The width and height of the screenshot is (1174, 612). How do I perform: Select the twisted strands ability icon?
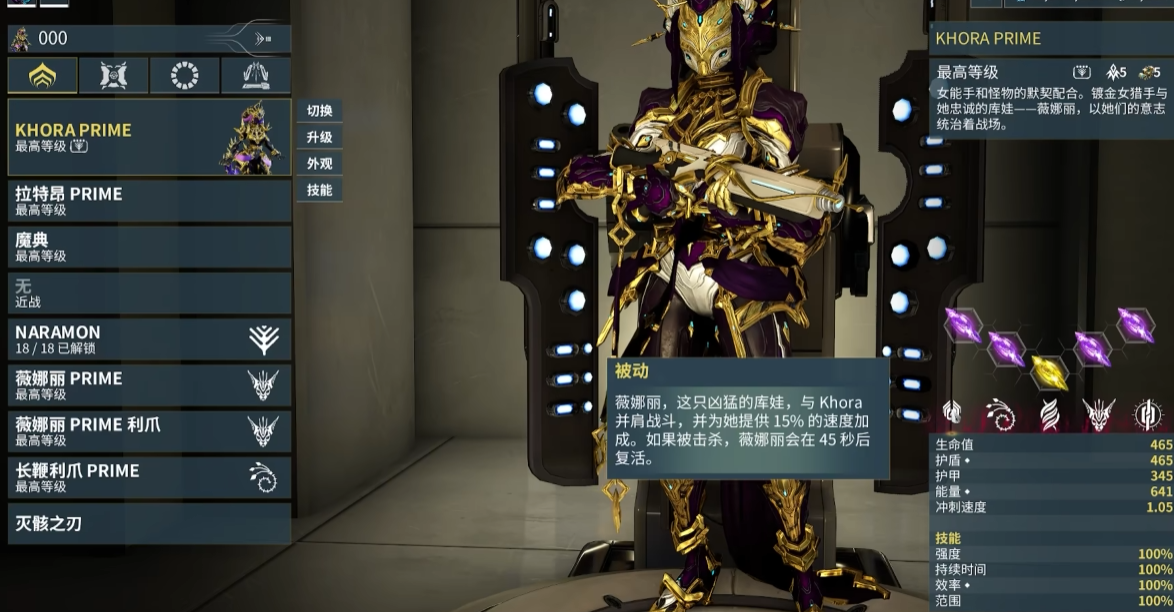(1049, 413)
